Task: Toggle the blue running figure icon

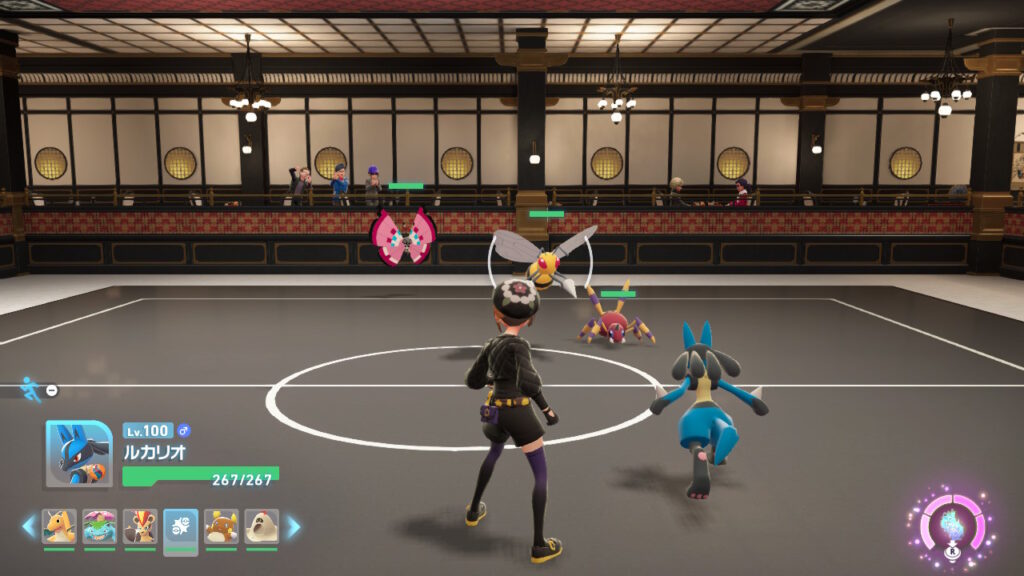Action: coord(30,388)
